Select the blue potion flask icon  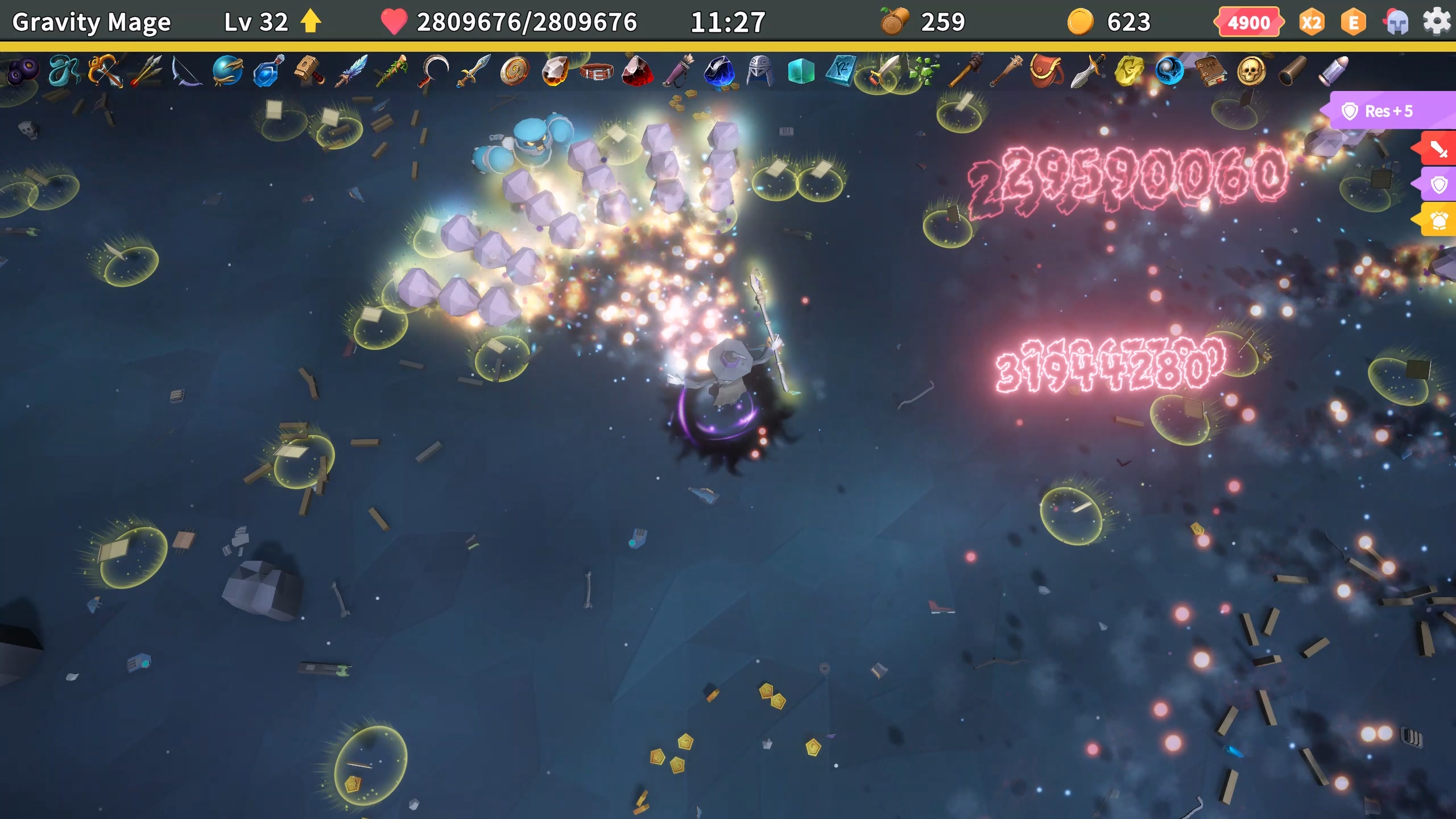pyautogui.click(x=268, y=71)
